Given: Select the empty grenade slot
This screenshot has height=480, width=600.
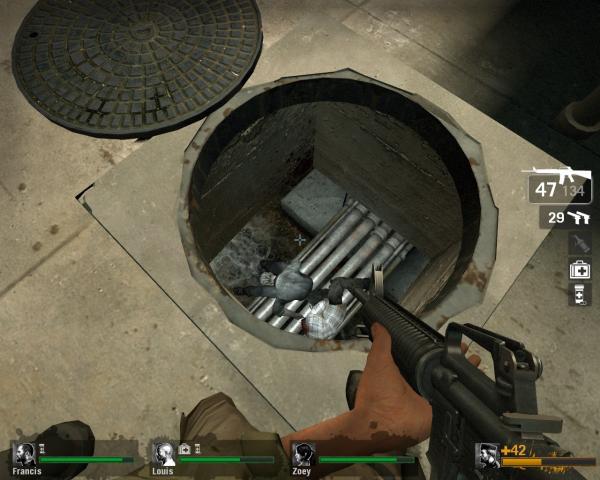Looking at the screenshot, I should pyautogui.click(x=580, y=243).
